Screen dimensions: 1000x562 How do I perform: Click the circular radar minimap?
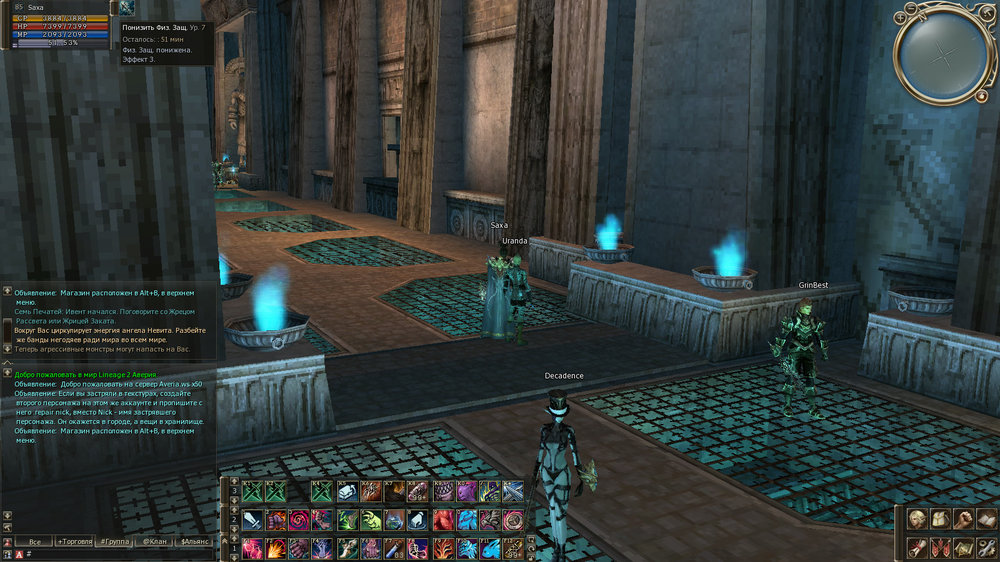click(x=943, y=52)
